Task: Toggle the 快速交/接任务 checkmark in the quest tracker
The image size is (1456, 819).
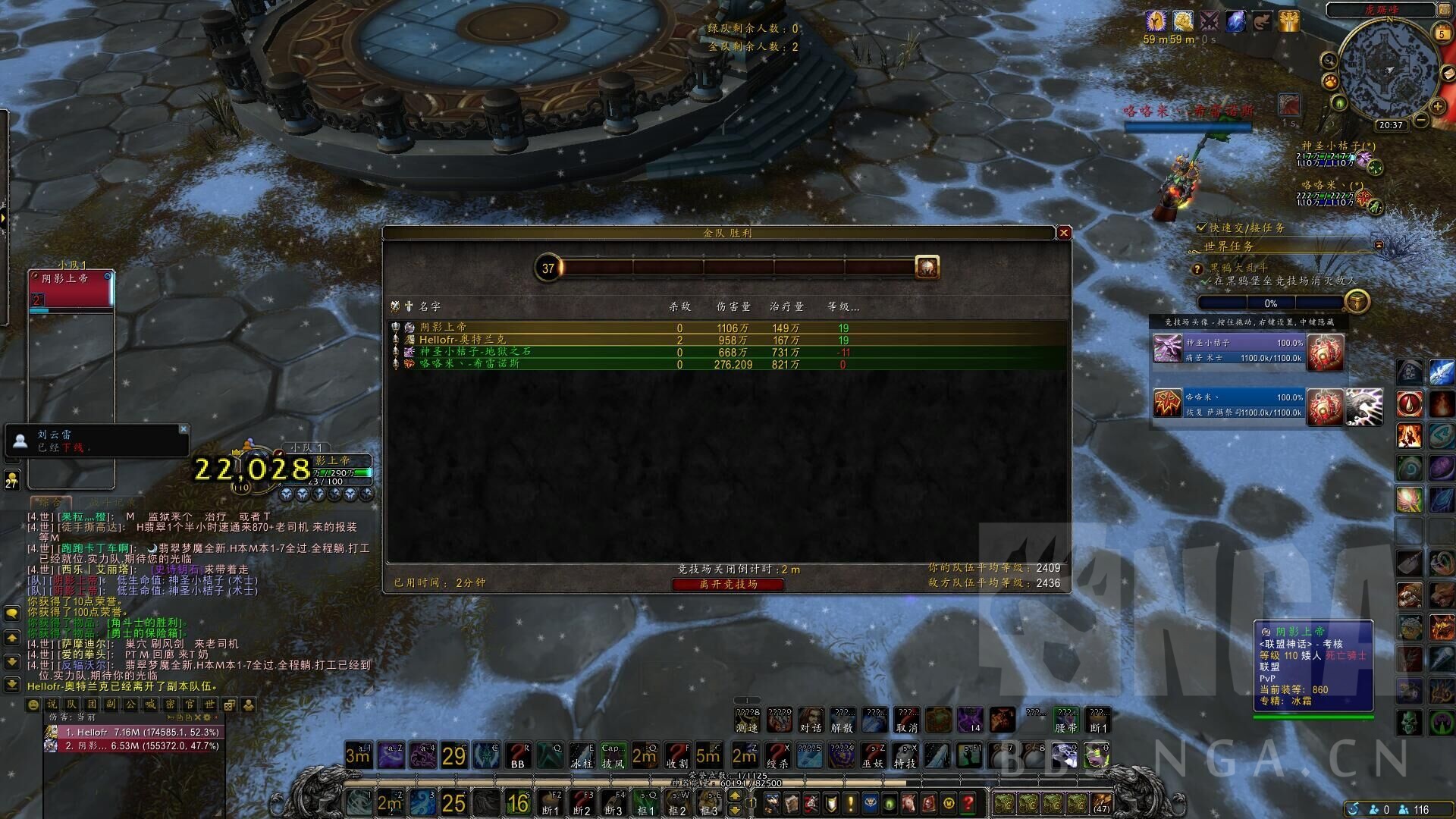Action: pos(1201,227)
